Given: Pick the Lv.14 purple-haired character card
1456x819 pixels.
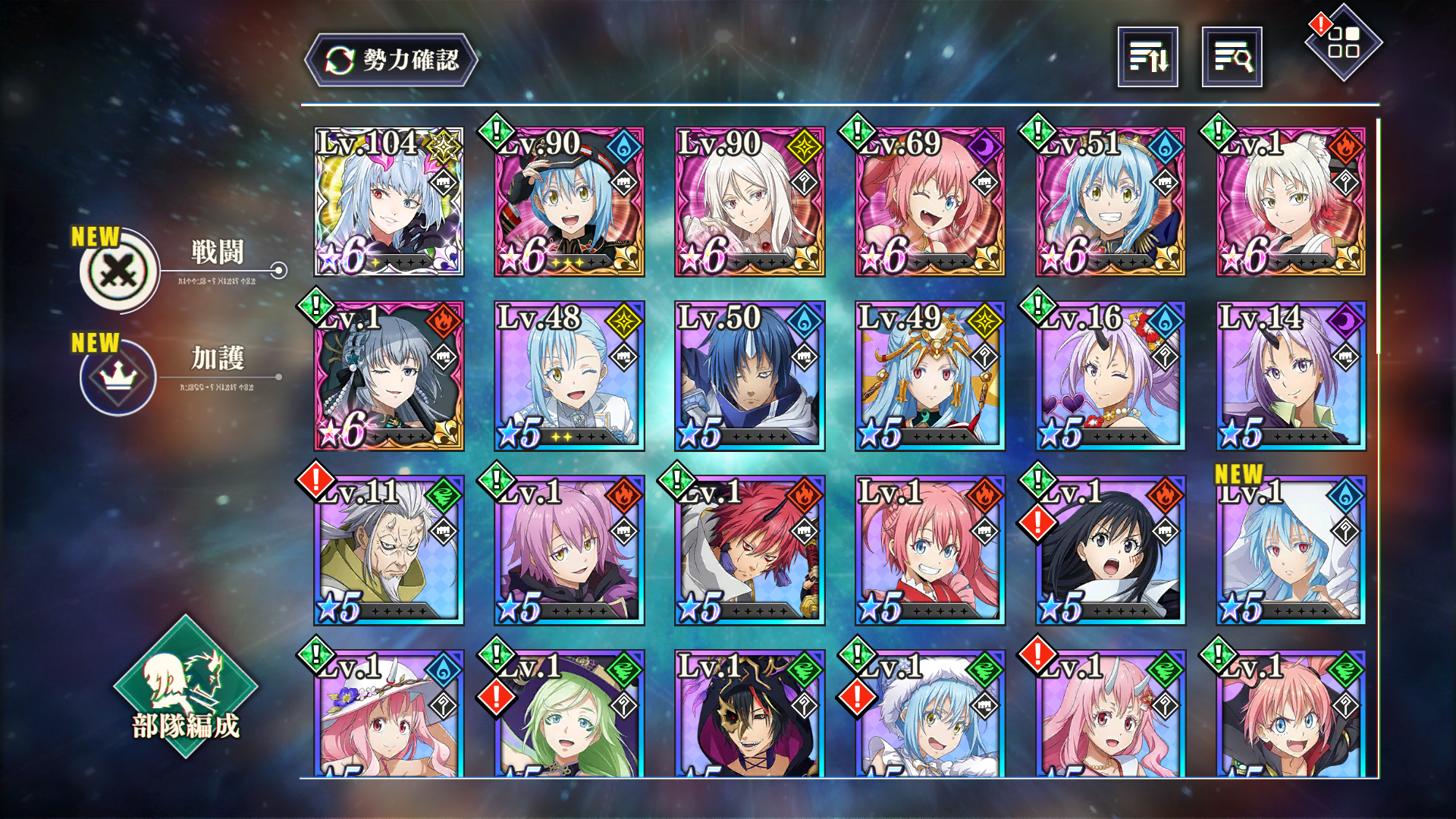Looking at the screenshot, I should [1291, 376].
